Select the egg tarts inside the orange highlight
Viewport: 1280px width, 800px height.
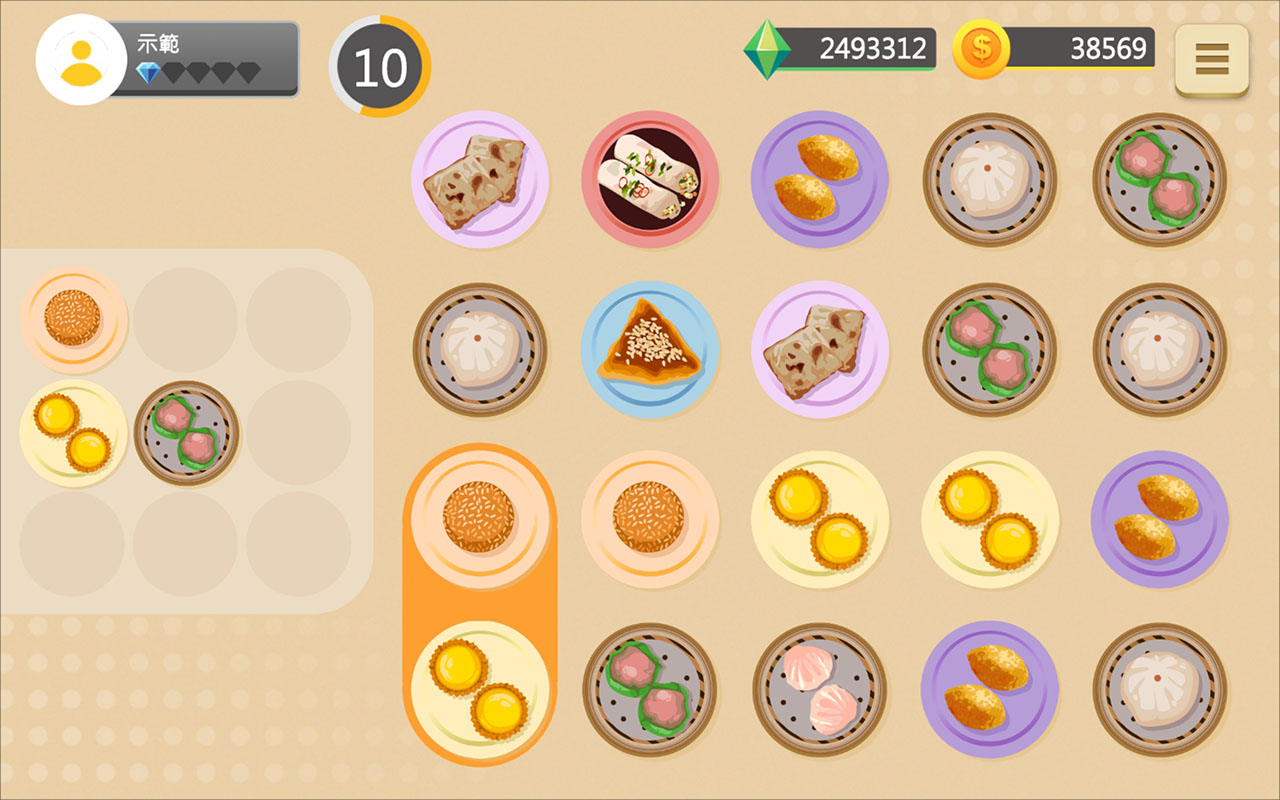(x=480, y=690)
